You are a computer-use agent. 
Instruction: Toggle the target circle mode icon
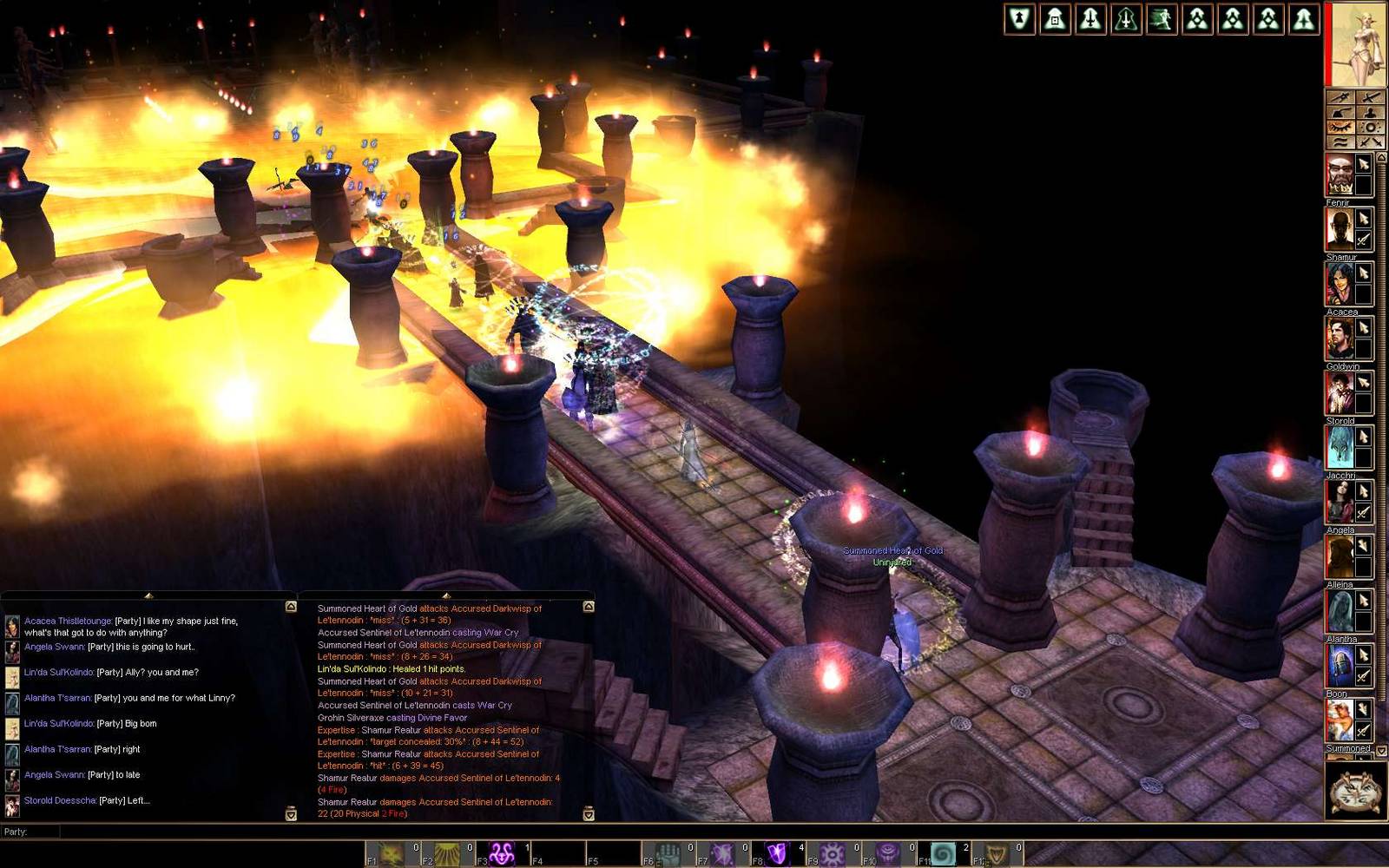pos(1371,127)
